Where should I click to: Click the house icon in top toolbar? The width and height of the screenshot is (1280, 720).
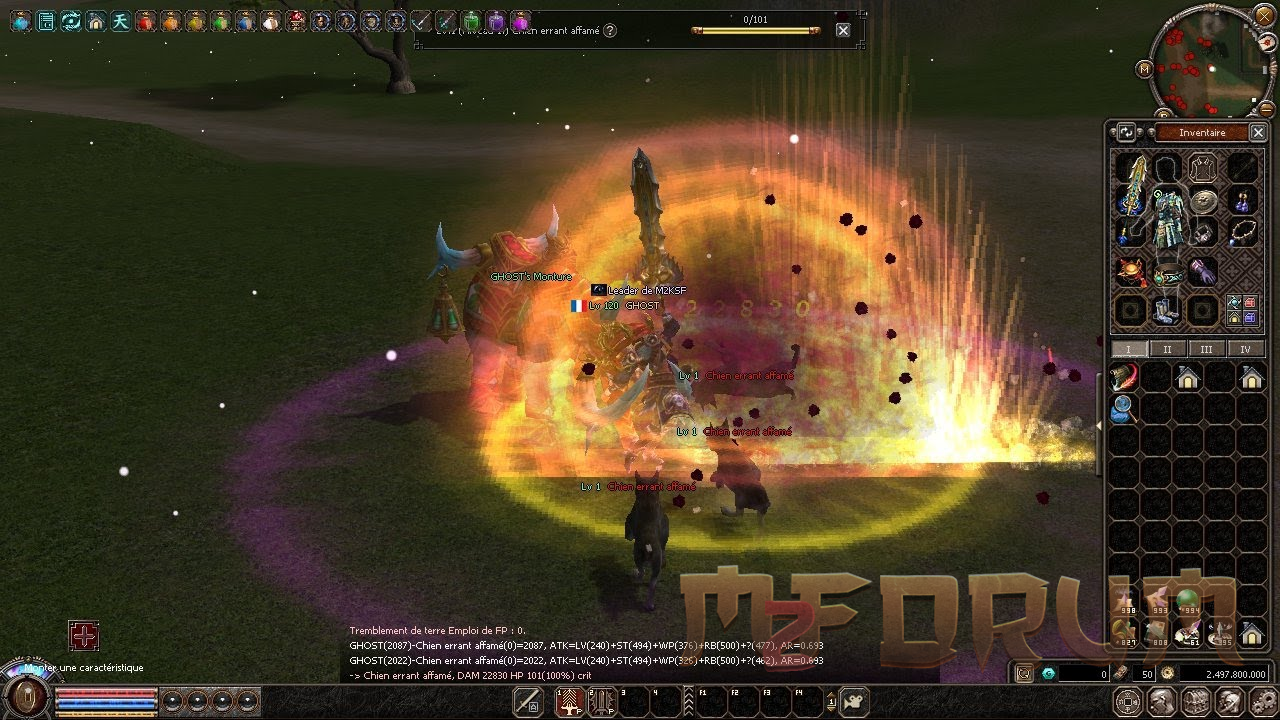96,20
